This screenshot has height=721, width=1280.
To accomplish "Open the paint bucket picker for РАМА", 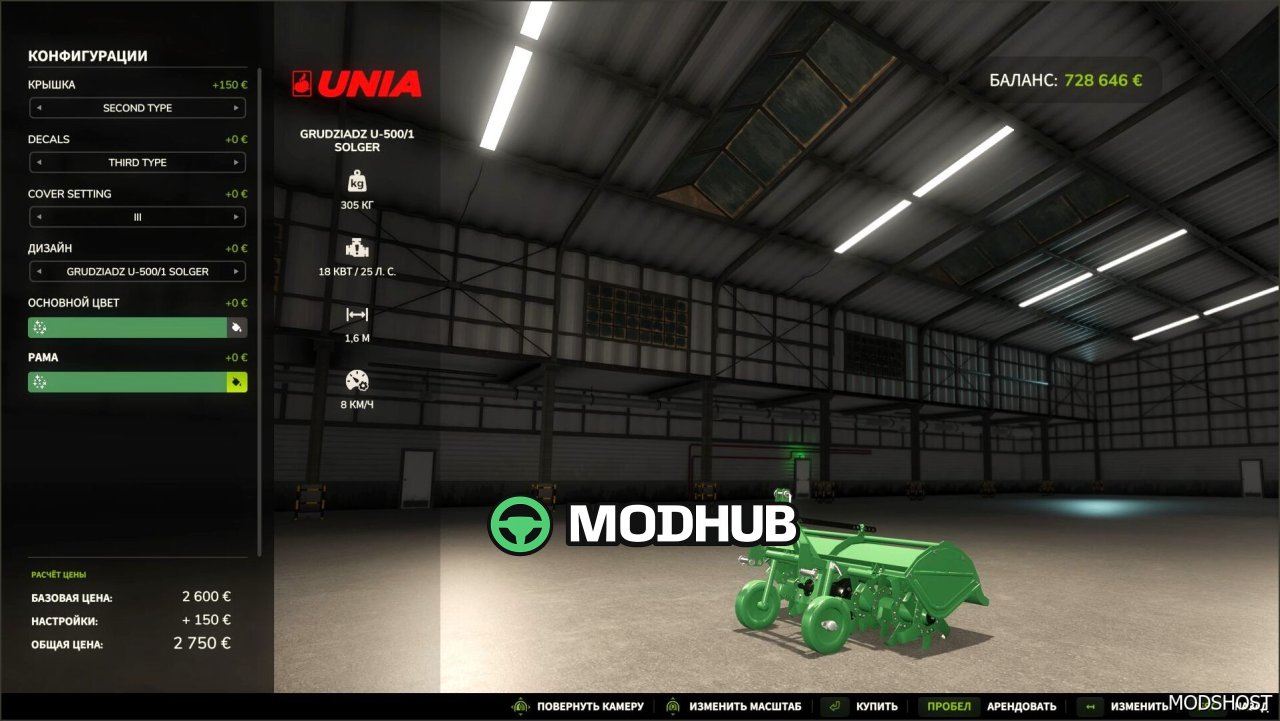I will 238,381.
